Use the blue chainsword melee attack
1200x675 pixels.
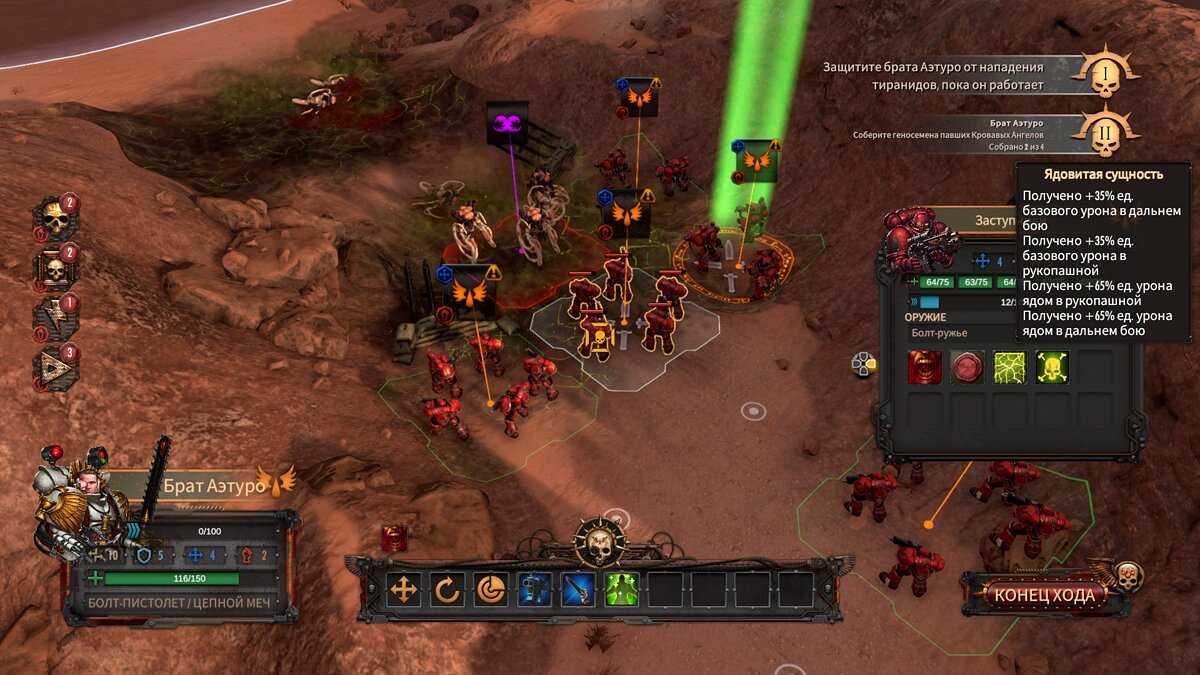(x=579, y=590)
